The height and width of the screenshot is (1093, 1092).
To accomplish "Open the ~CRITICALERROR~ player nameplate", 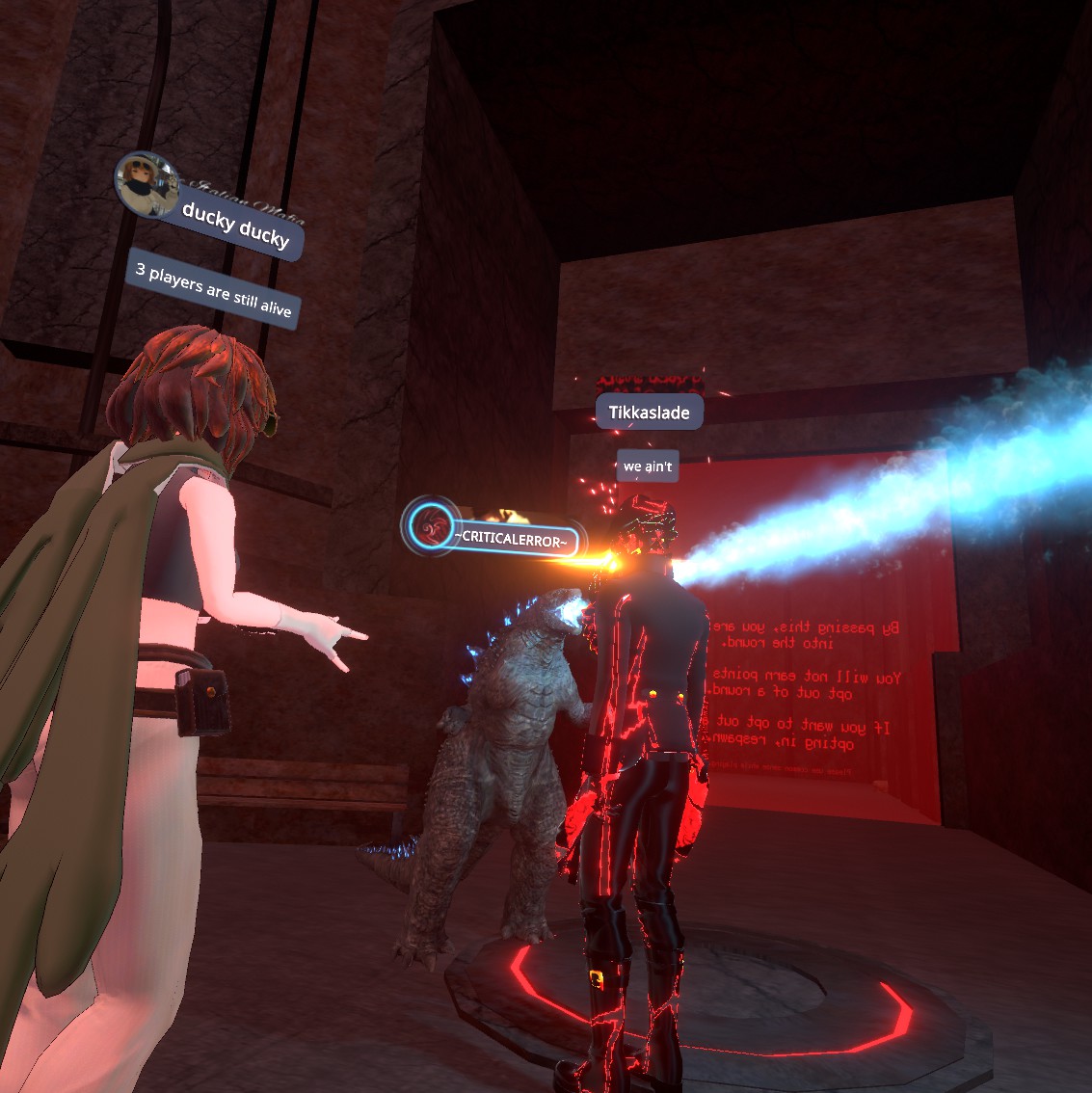I will pos(509,539).
